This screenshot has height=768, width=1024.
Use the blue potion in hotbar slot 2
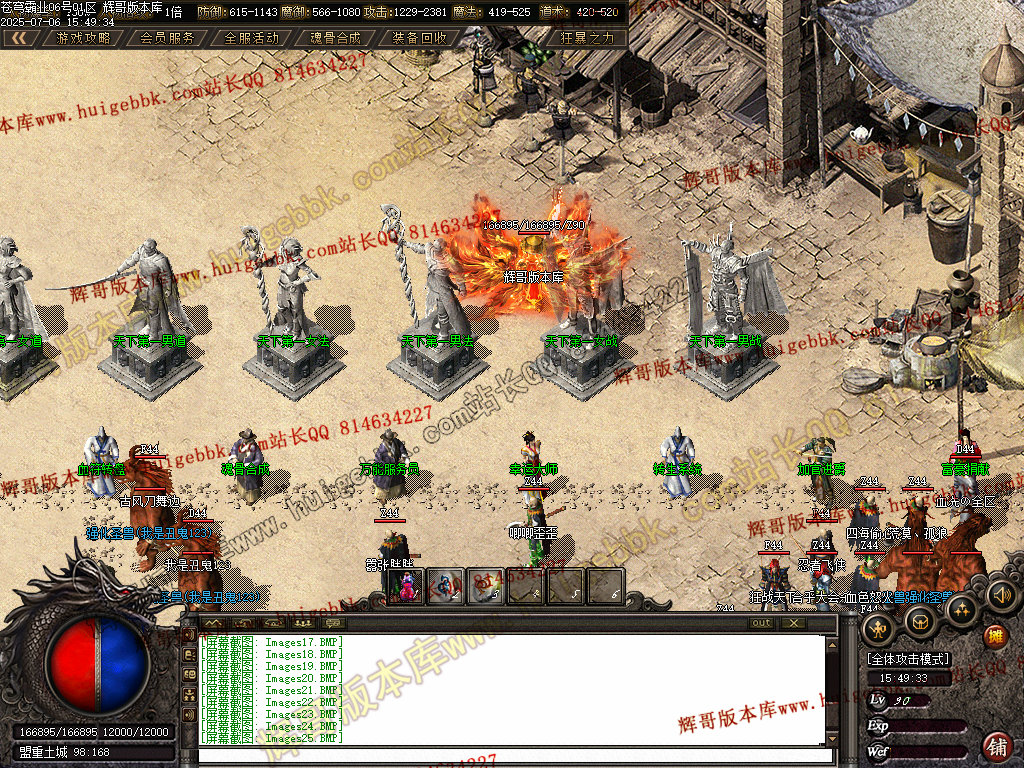tap(445, 586)
